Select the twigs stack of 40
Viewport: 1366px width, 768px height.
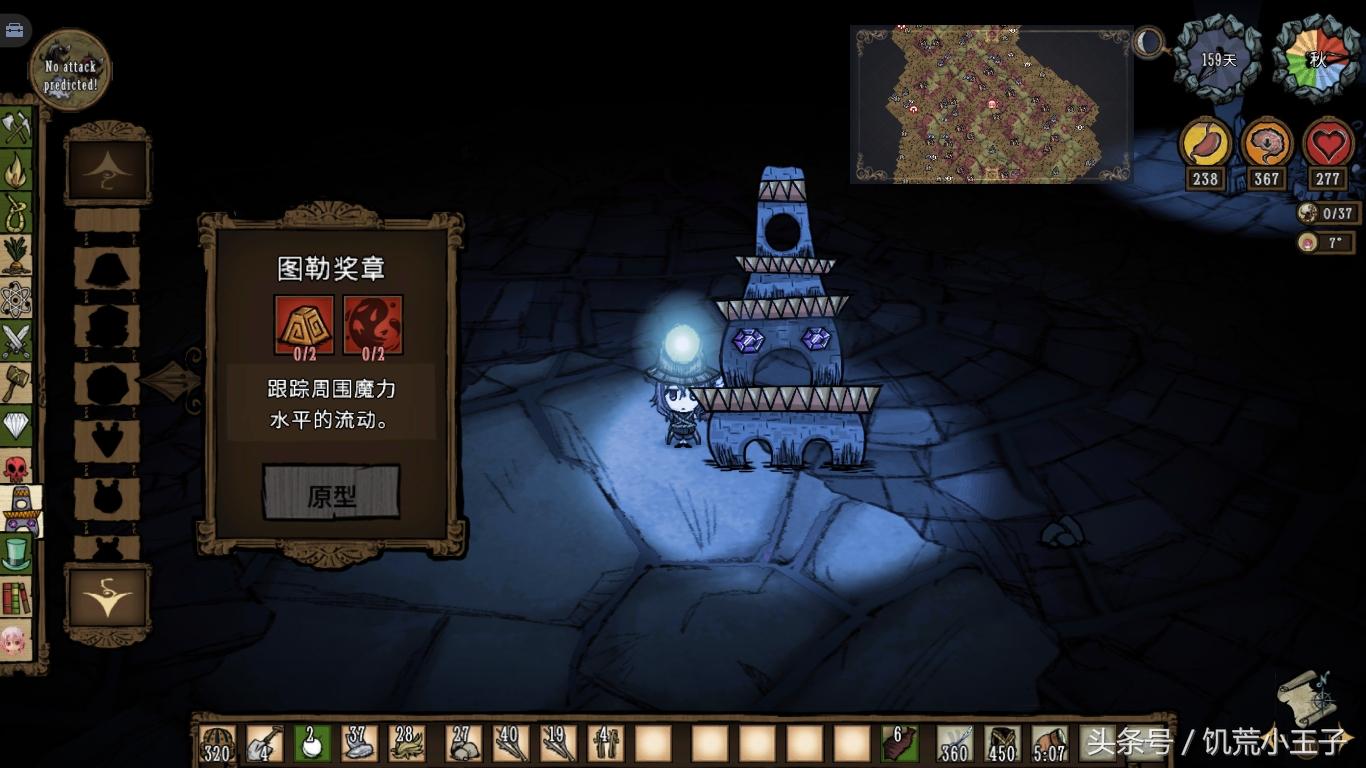click(x=510, y=743)
